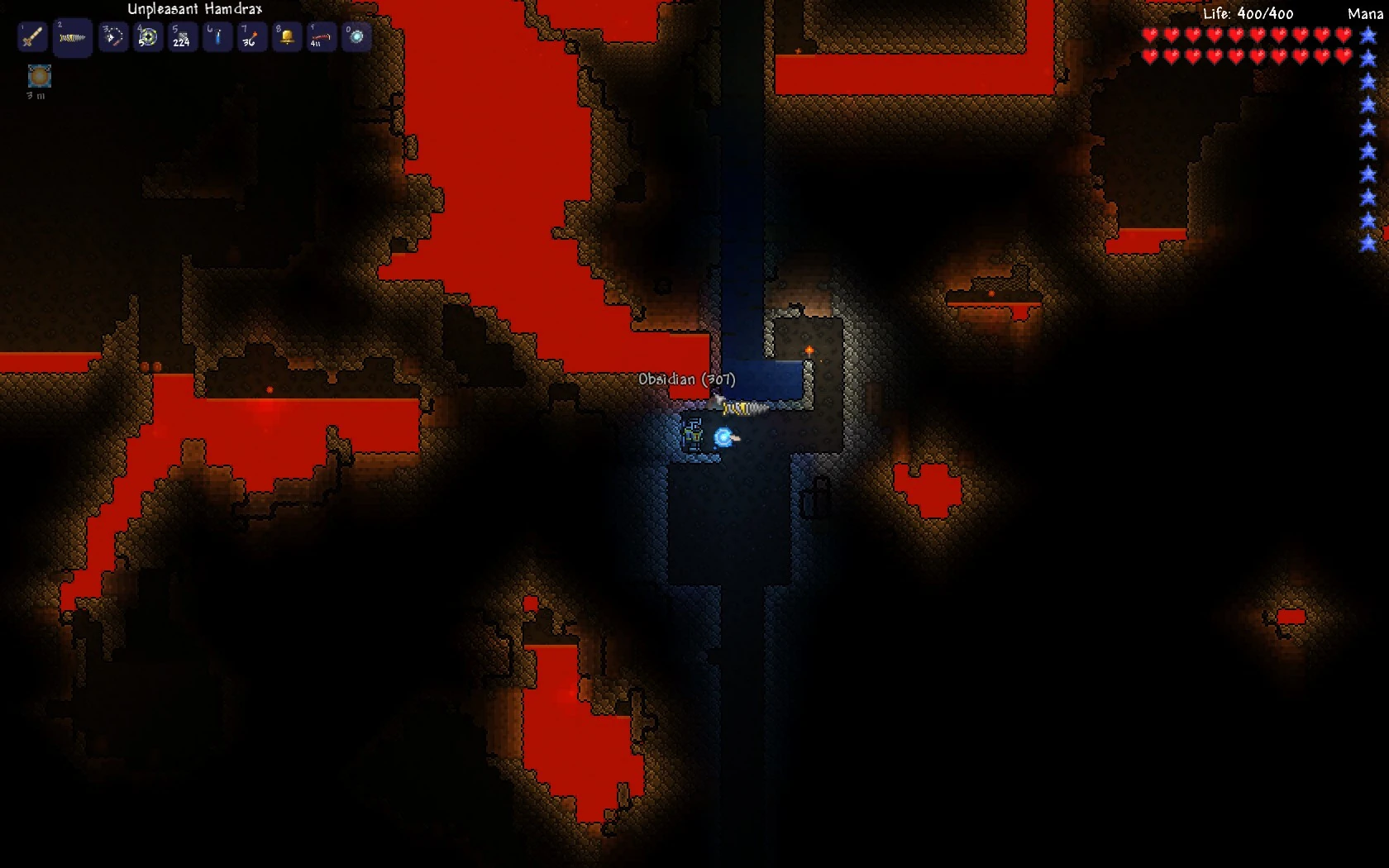The image size is (1389, 868).
Task: Select the torches in hotbar slot 7
Action: 251,36
